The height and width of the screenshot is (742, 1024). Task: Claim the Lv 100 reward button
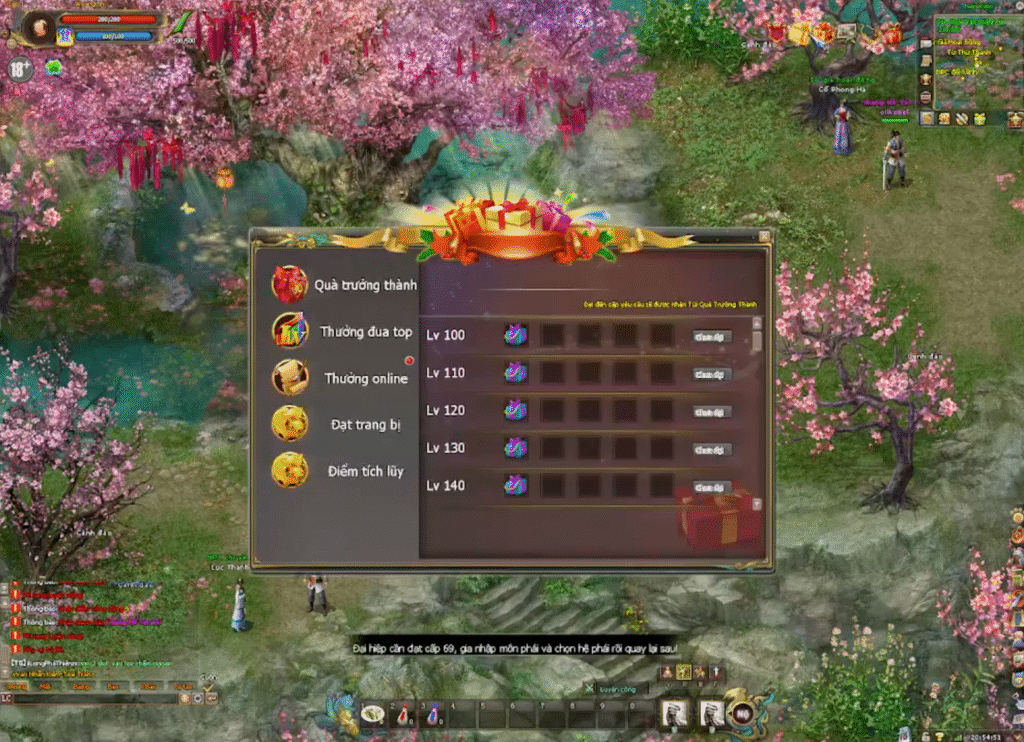point(712,337)
